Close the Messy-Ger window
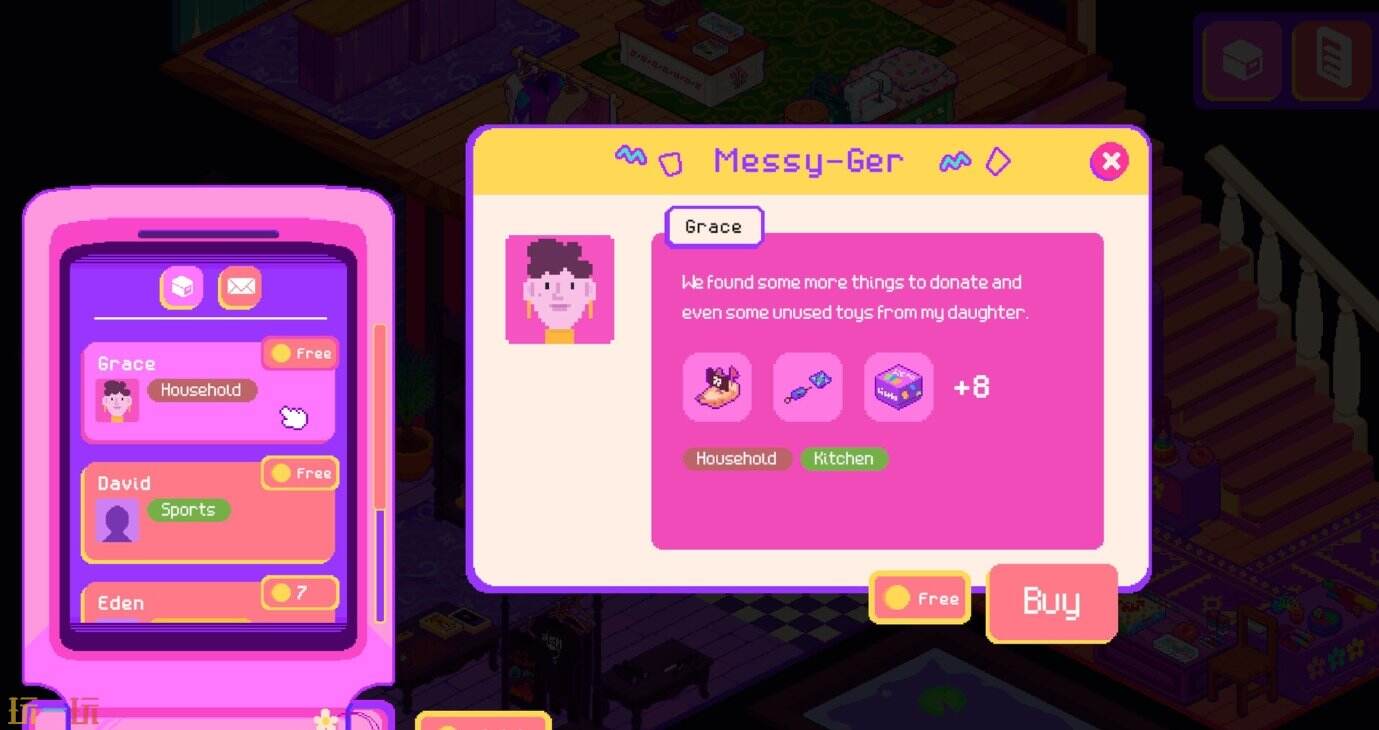This screenshot has width=1379, height=730. tap(1109, 161)
